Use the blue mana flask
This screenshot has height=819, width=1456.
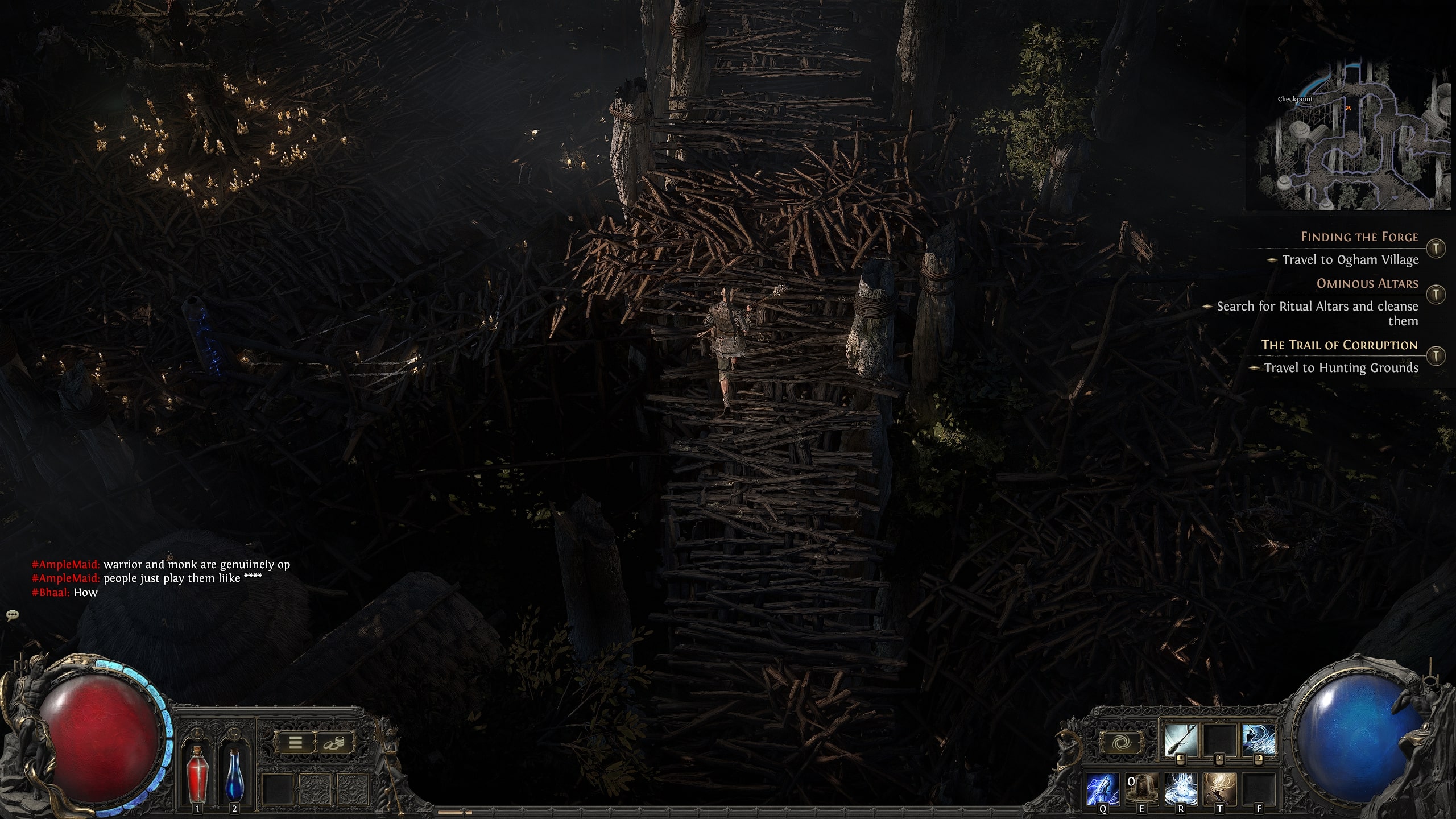click(234, 776)
